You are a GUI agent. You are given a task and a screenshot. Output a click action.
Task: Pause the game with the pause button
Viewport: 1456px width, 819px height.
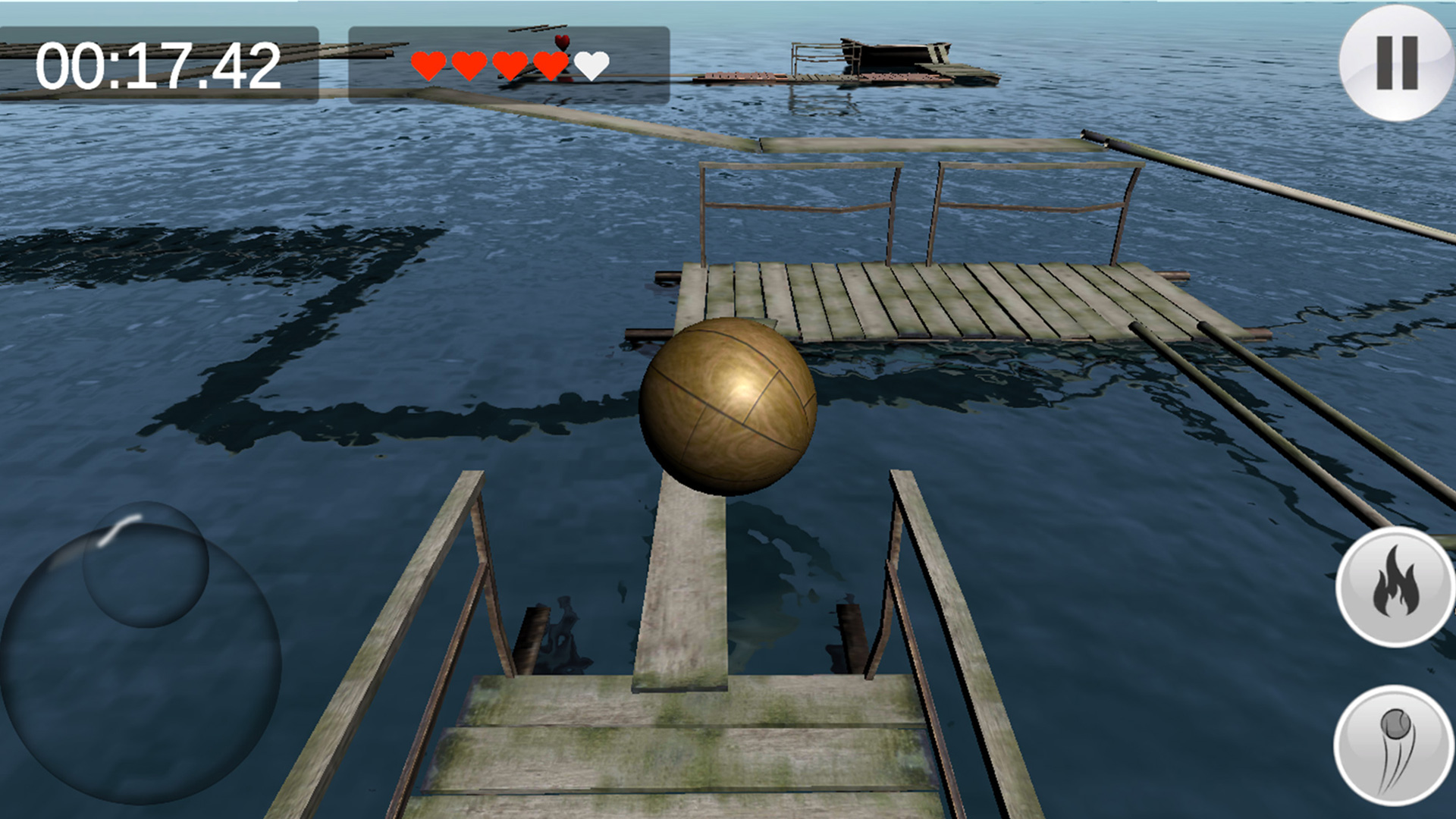click(1396, 63)
